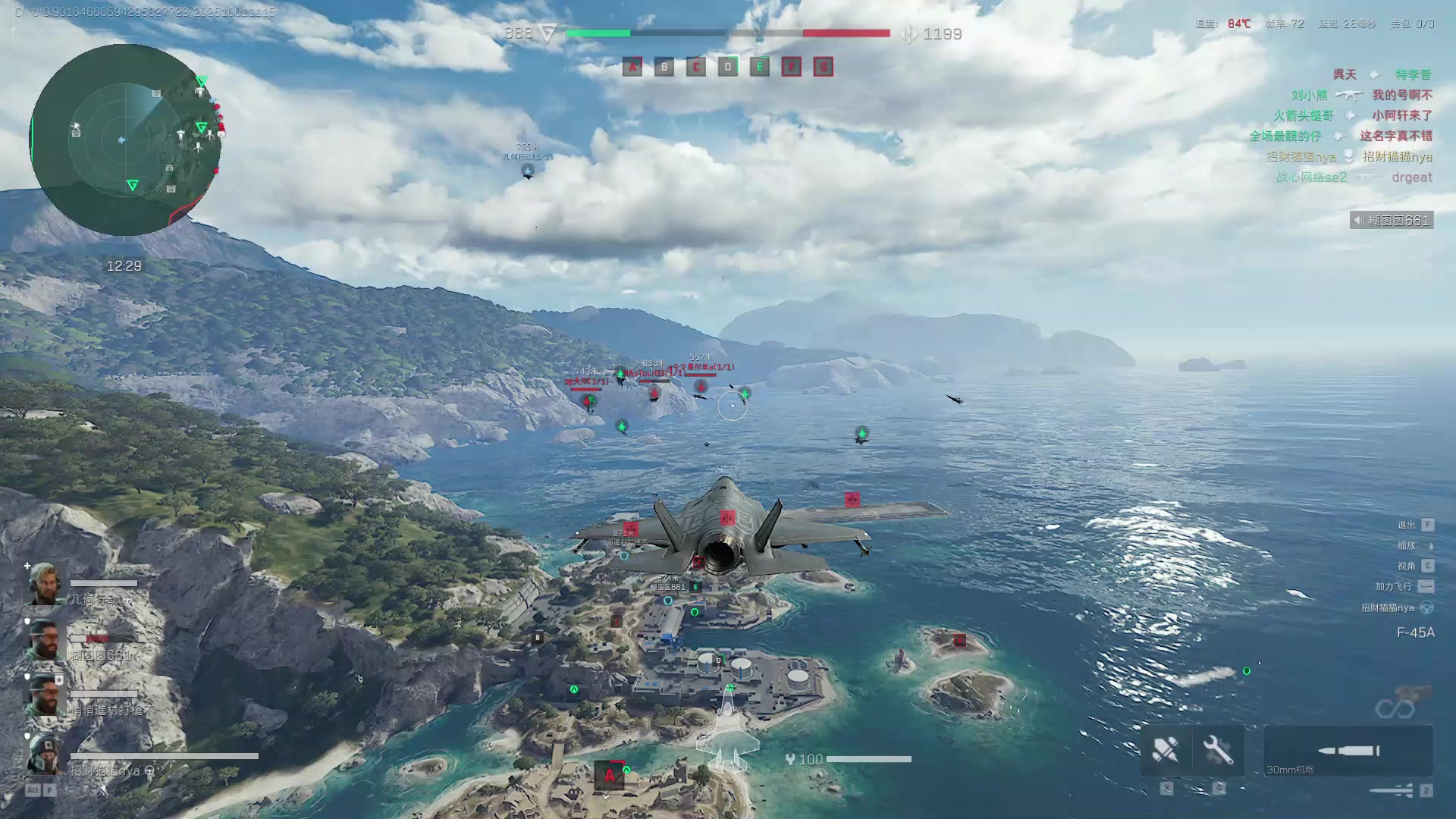Activate the countermeasure flare ability icon
Viewport: 1456px width, 819px height.
point(1166,751)
